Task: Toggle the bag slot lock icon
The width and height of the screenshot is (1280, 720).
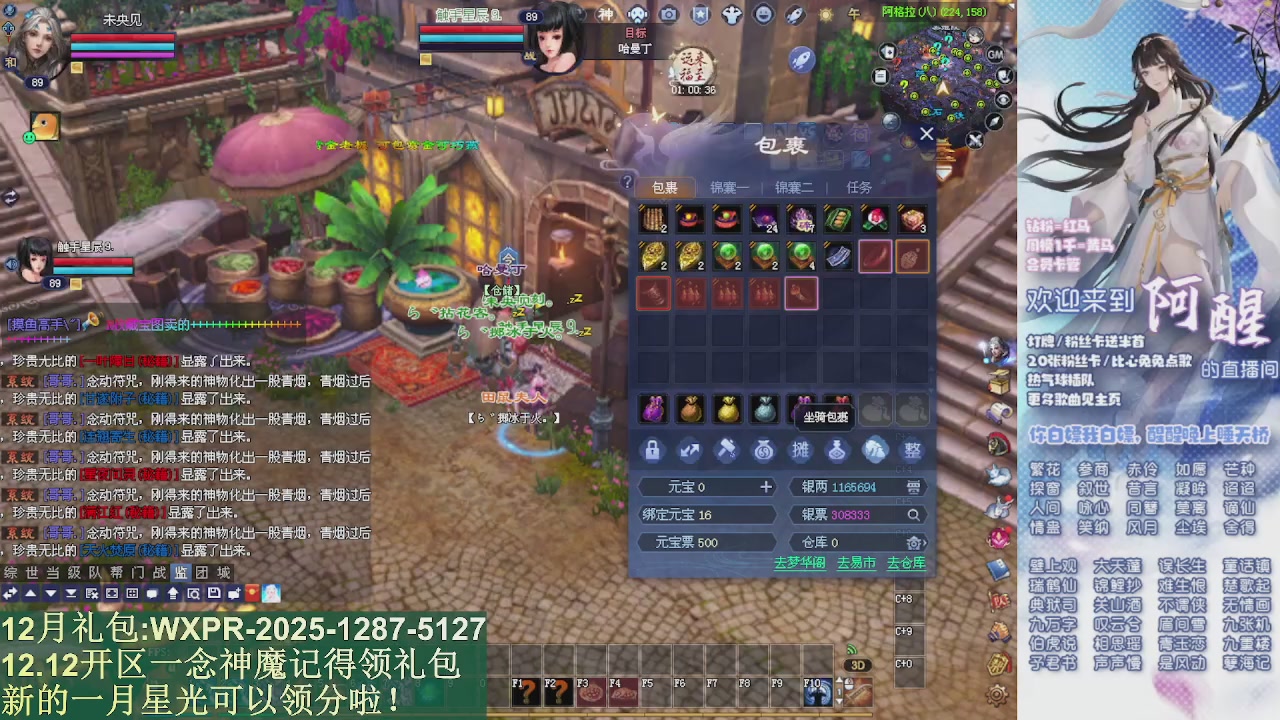Action: tap(653, 450)
